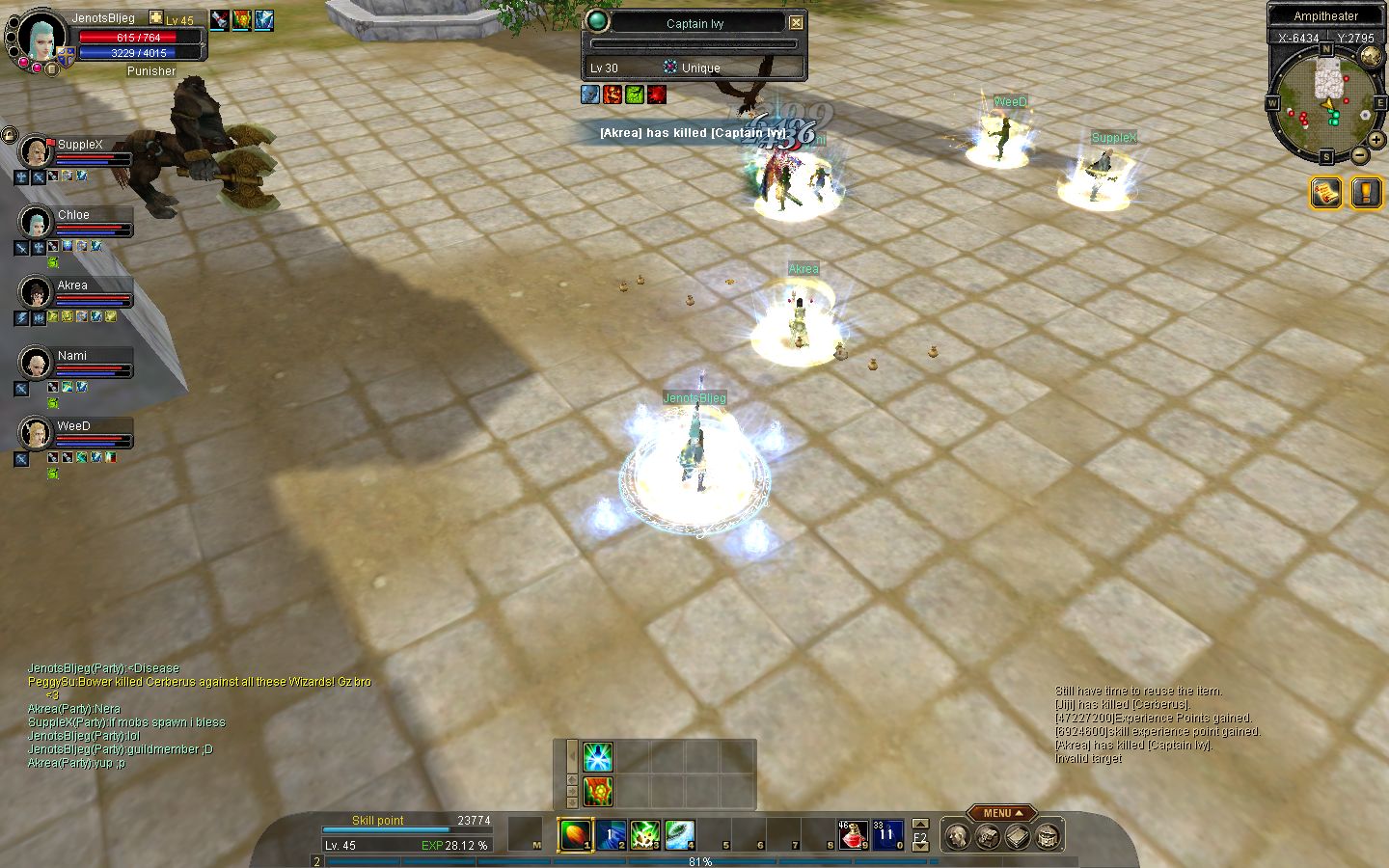This screenshot has width=1389, height=868.
Task: Select party member WeeD's portrait
Action: (36, 434)
